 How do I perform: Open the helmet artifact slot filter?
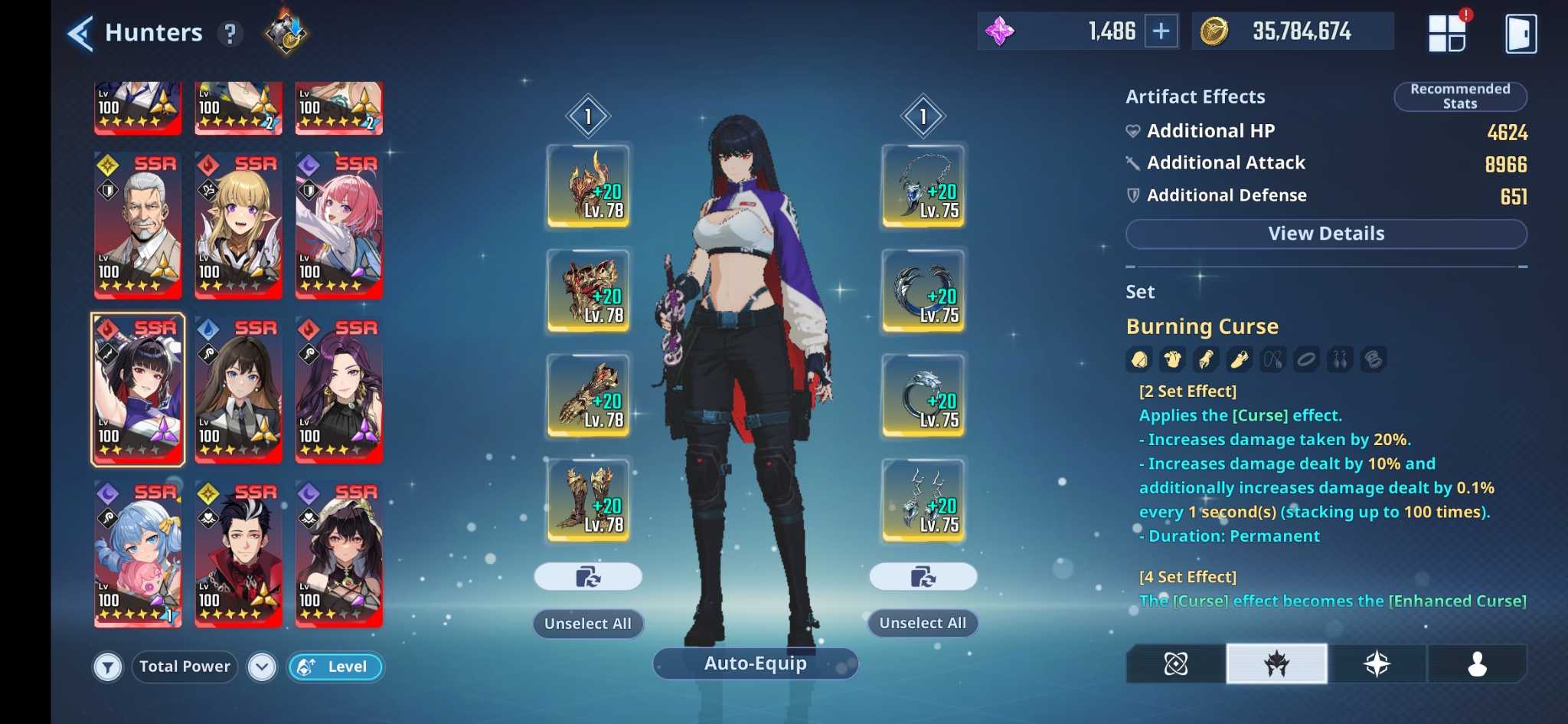point(1138,359)
